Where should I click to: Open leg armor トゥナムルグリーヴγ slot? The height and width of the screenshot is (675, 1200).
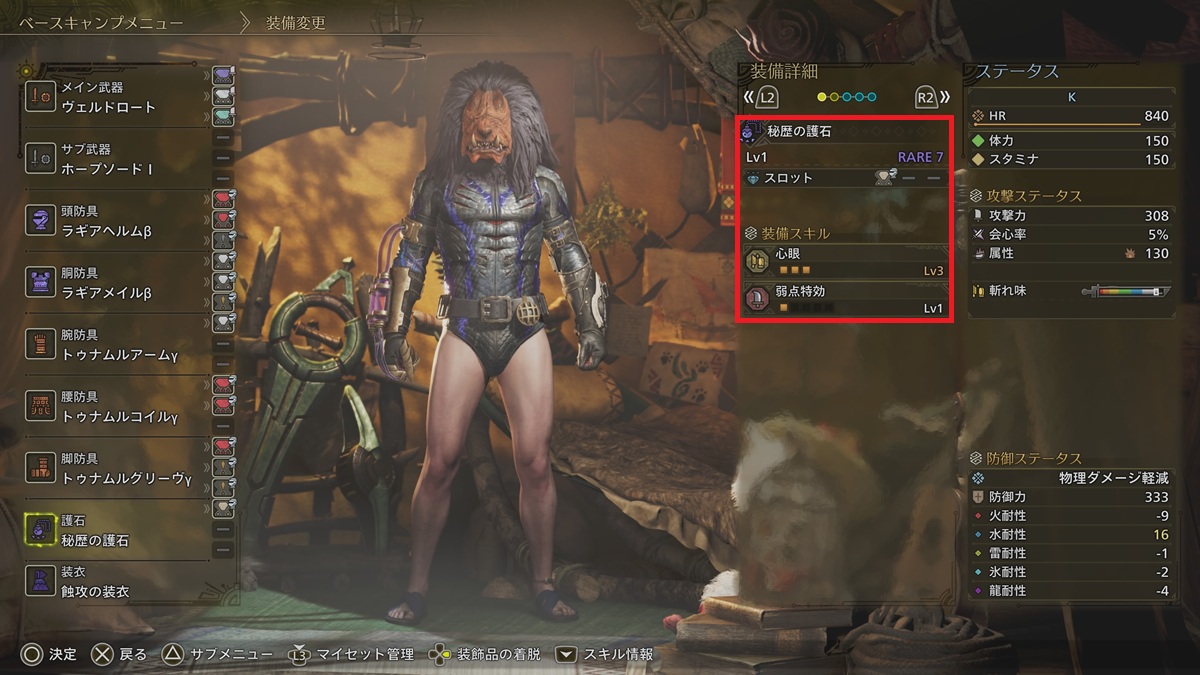point(120,469)
